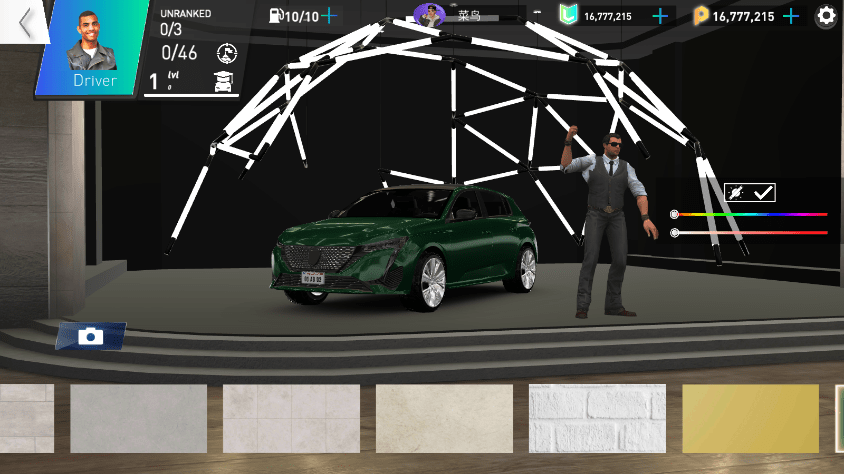Open the player avatar profile in the top bar
The height and width of the screenshot is (474, 844).
(430, 15)
